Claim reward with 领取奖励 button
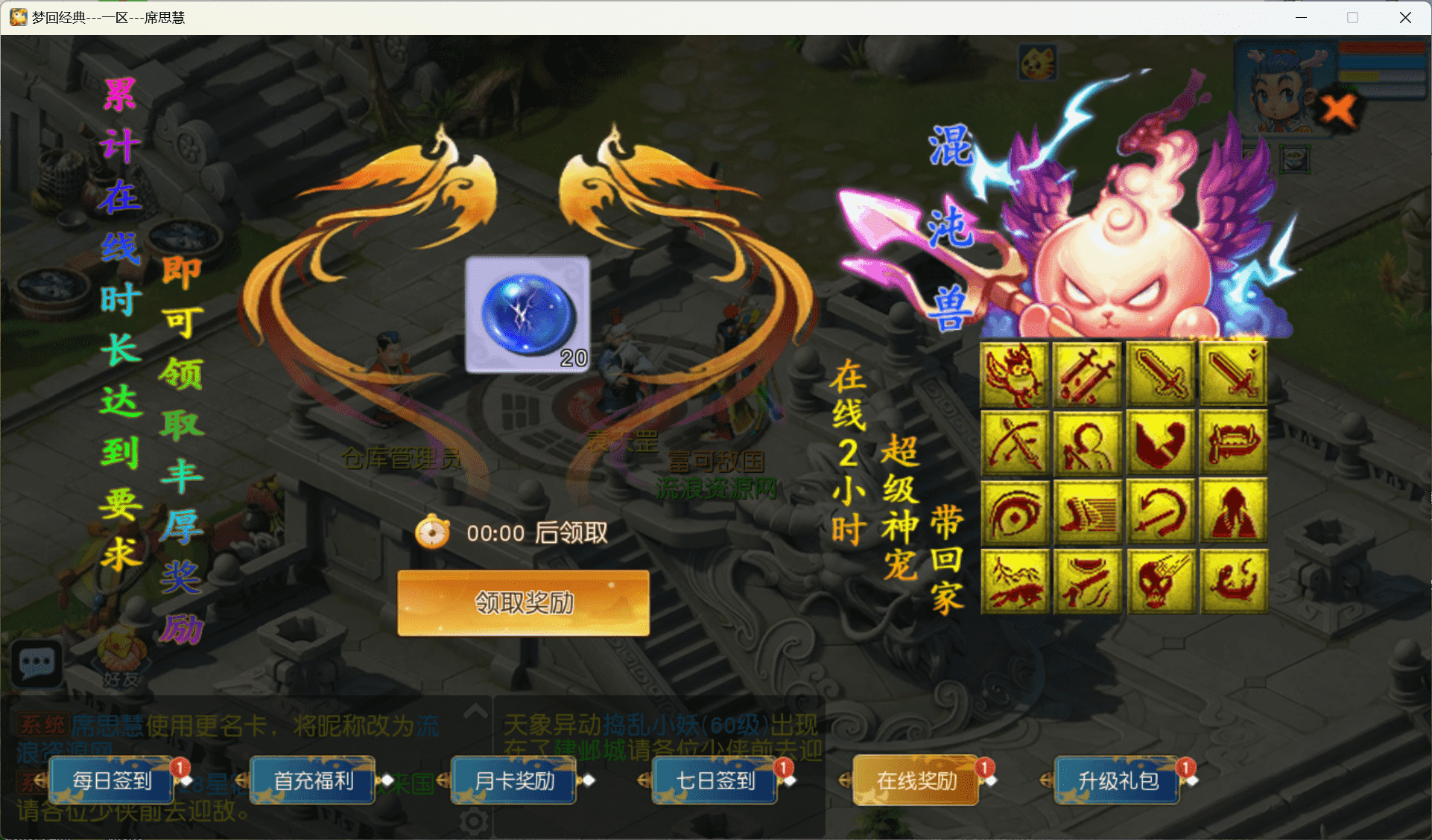 [x=523, y=602]
